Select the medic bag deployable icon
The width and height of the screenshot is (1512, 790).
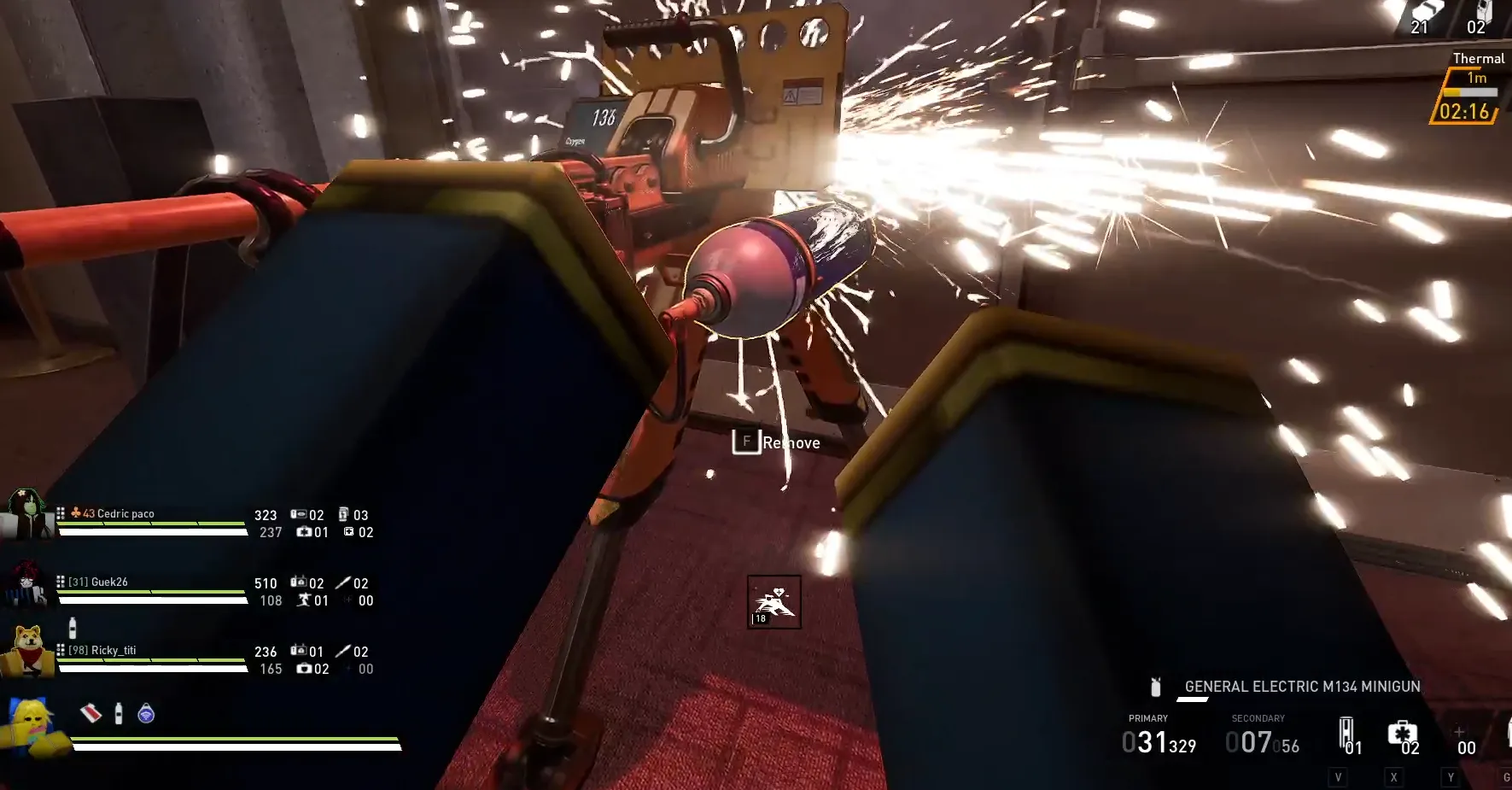pos(1402,734)
